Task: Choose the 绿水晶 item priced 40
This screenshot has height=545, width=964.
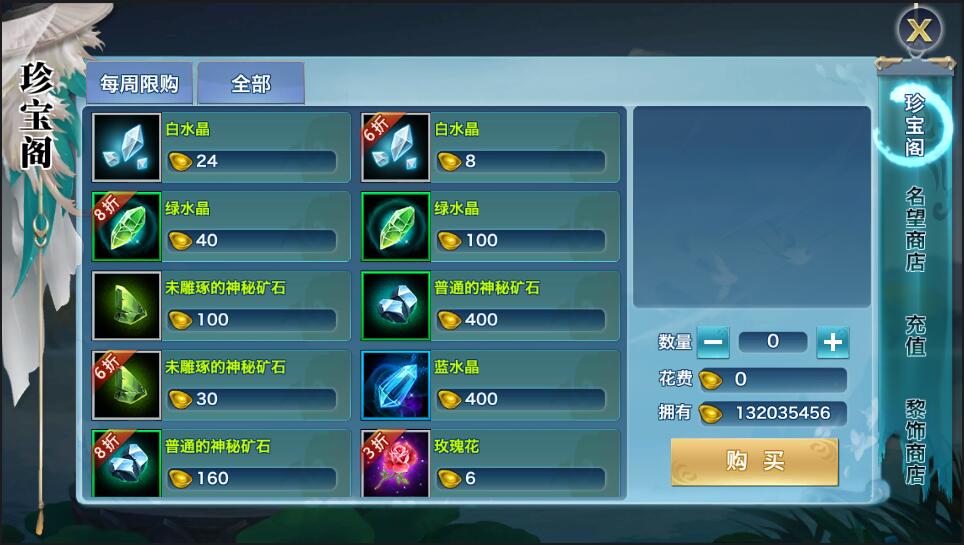Action: tap(221, 226)
